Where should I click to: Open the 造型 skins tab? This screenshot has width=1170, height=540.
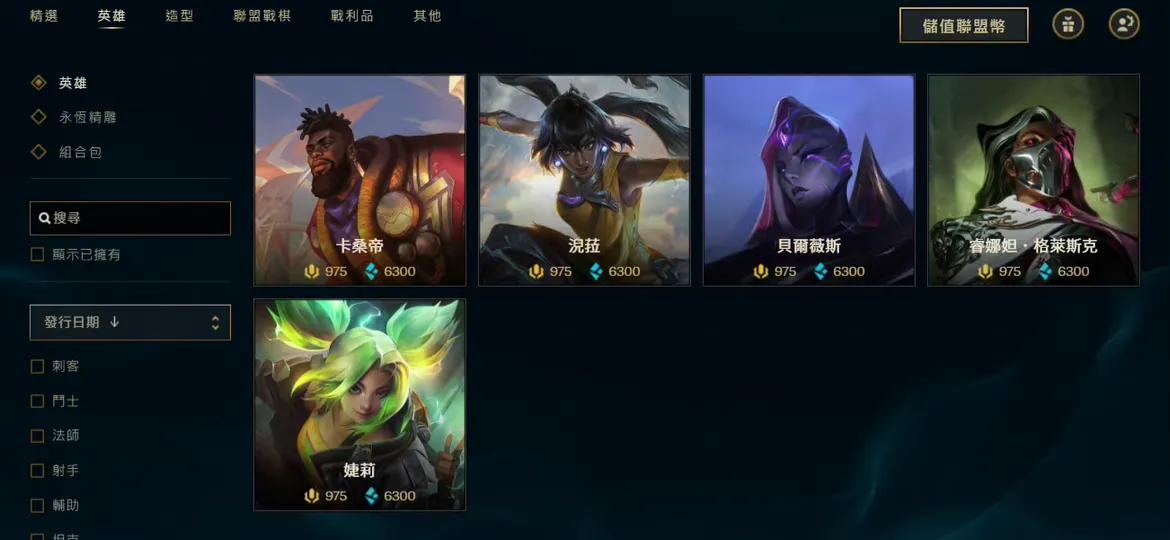[180, 16]
